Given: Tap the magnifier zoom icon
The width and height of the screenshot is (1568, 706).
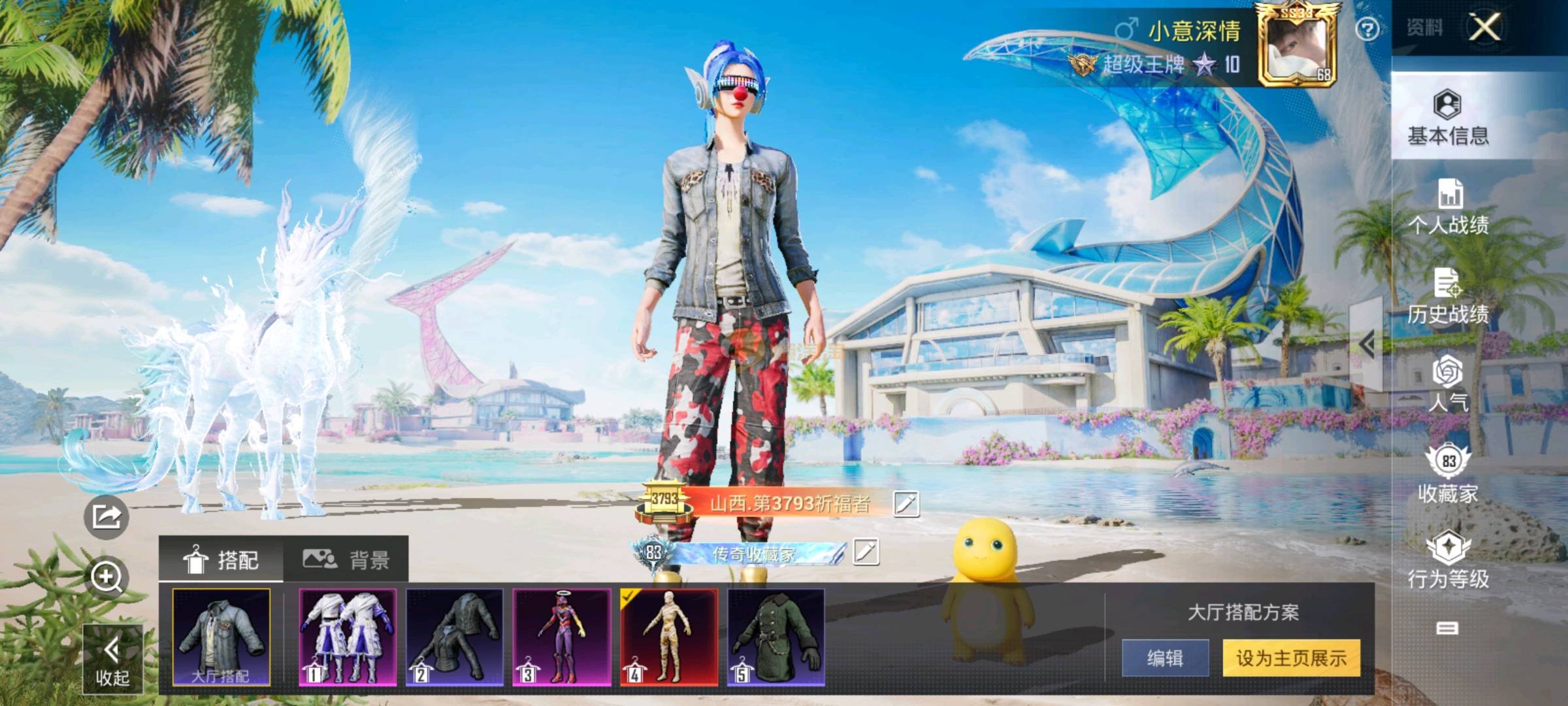Looking at the screenshot, I should tap(106, 577).
